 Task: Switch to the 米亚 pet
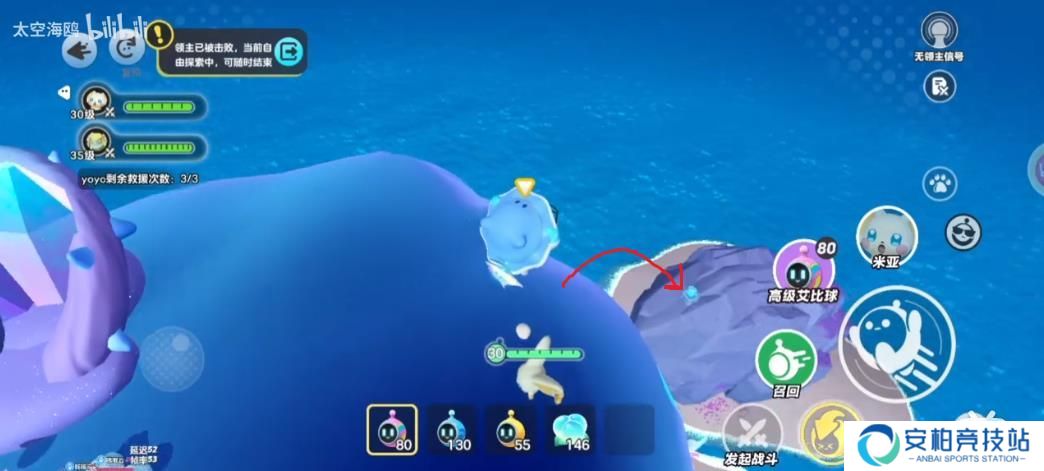click(886, 236)
